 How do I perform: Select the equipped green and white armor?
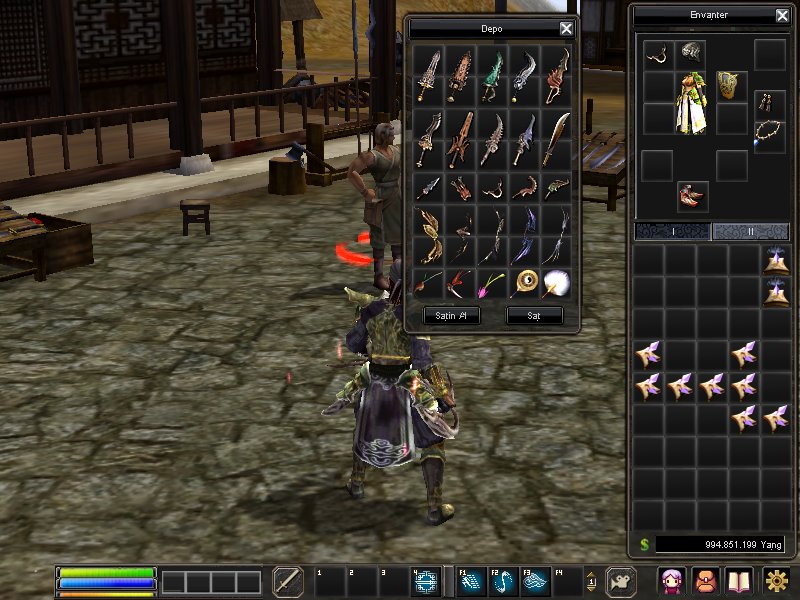click(691, 103)
